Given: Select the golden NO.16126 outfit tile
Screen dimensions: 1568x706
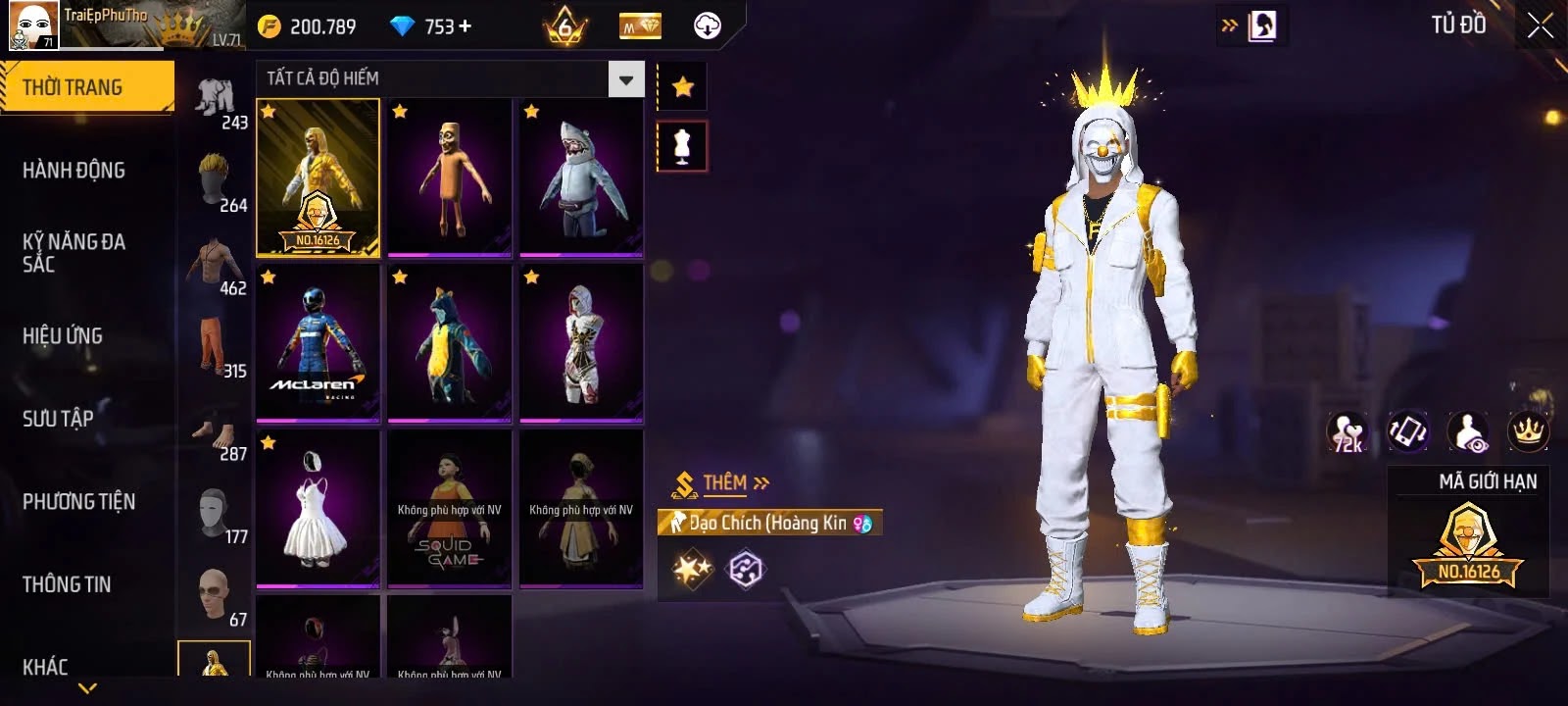Looking at the screenshot, I should (x=318, y=177).
